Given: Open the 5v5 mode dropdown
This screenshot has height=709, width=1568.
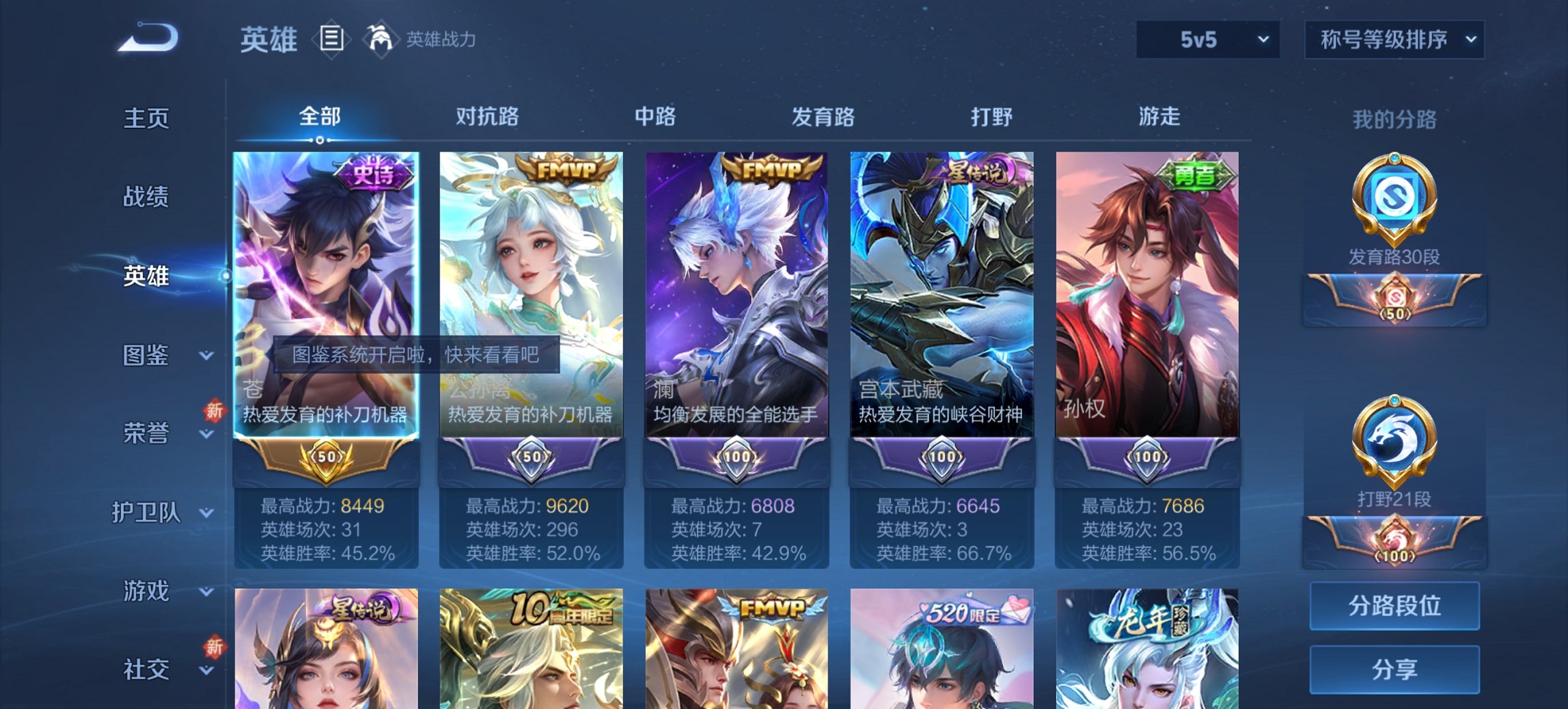Looking at the screenshot, I should (1207, 40).
